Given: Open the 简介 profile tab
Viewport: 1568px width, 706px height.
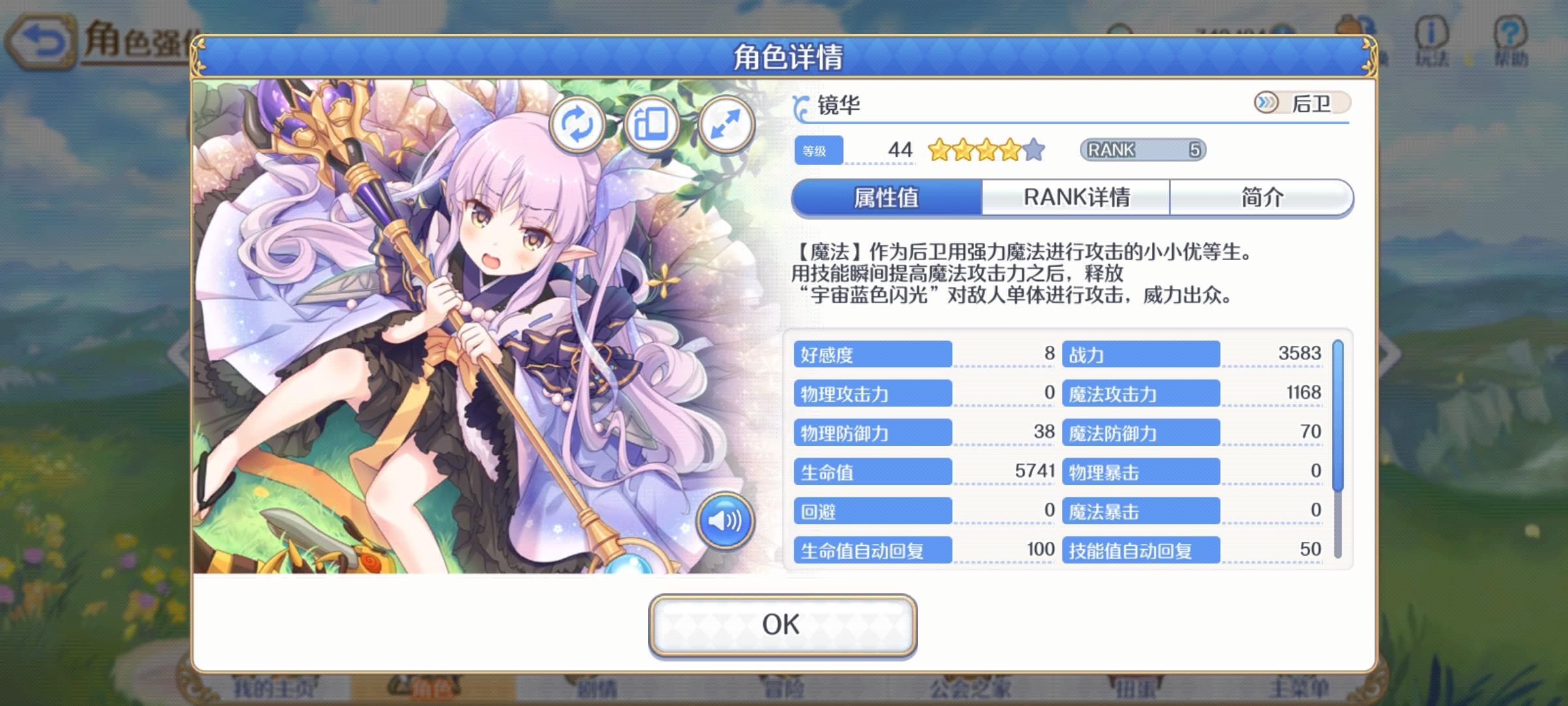Looking at the screenshot, I should click(x=1261, y=197).
